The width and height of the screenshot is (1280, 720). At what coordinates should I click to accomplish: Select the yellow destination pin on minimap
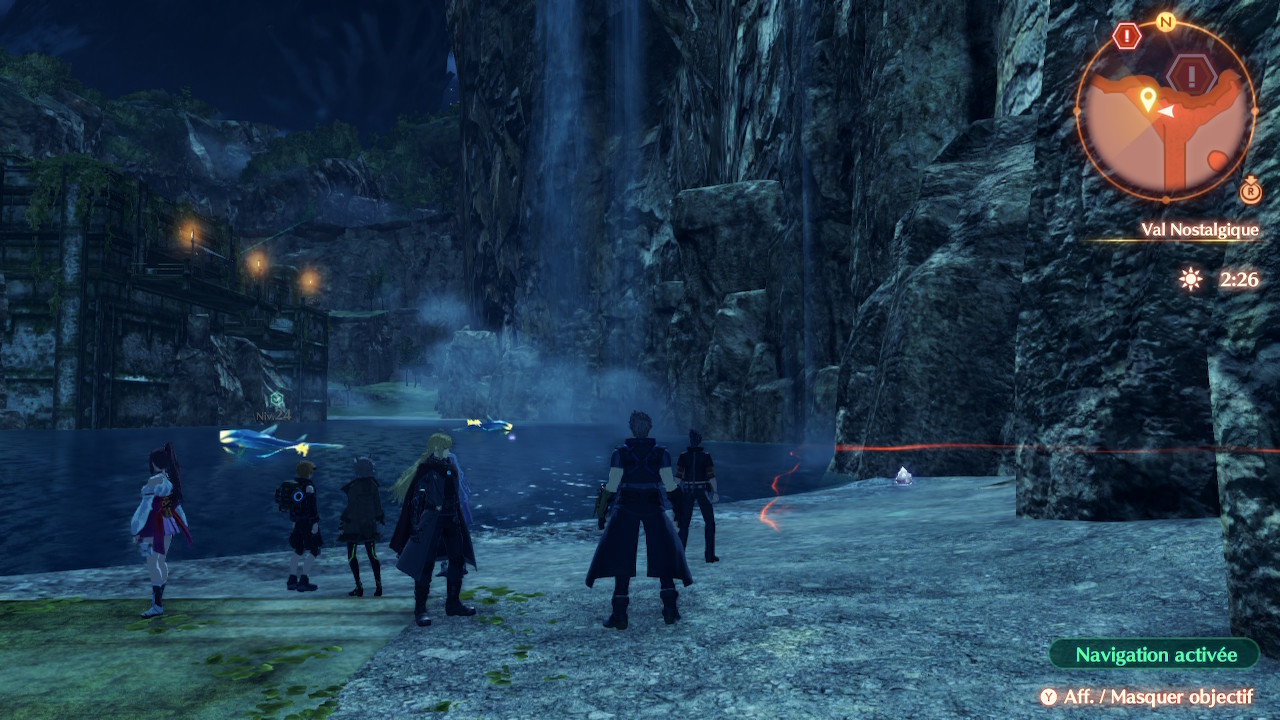coord(1148,98)
